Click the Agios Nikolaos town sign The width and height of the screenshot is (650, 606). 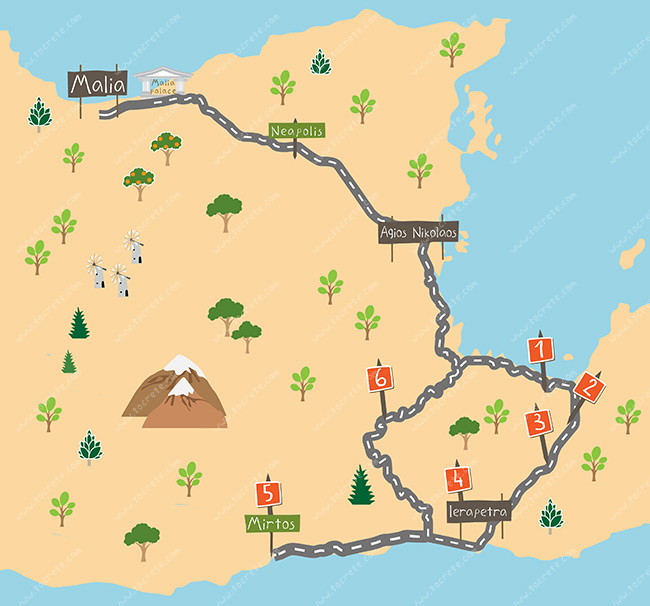coord(418,233)
